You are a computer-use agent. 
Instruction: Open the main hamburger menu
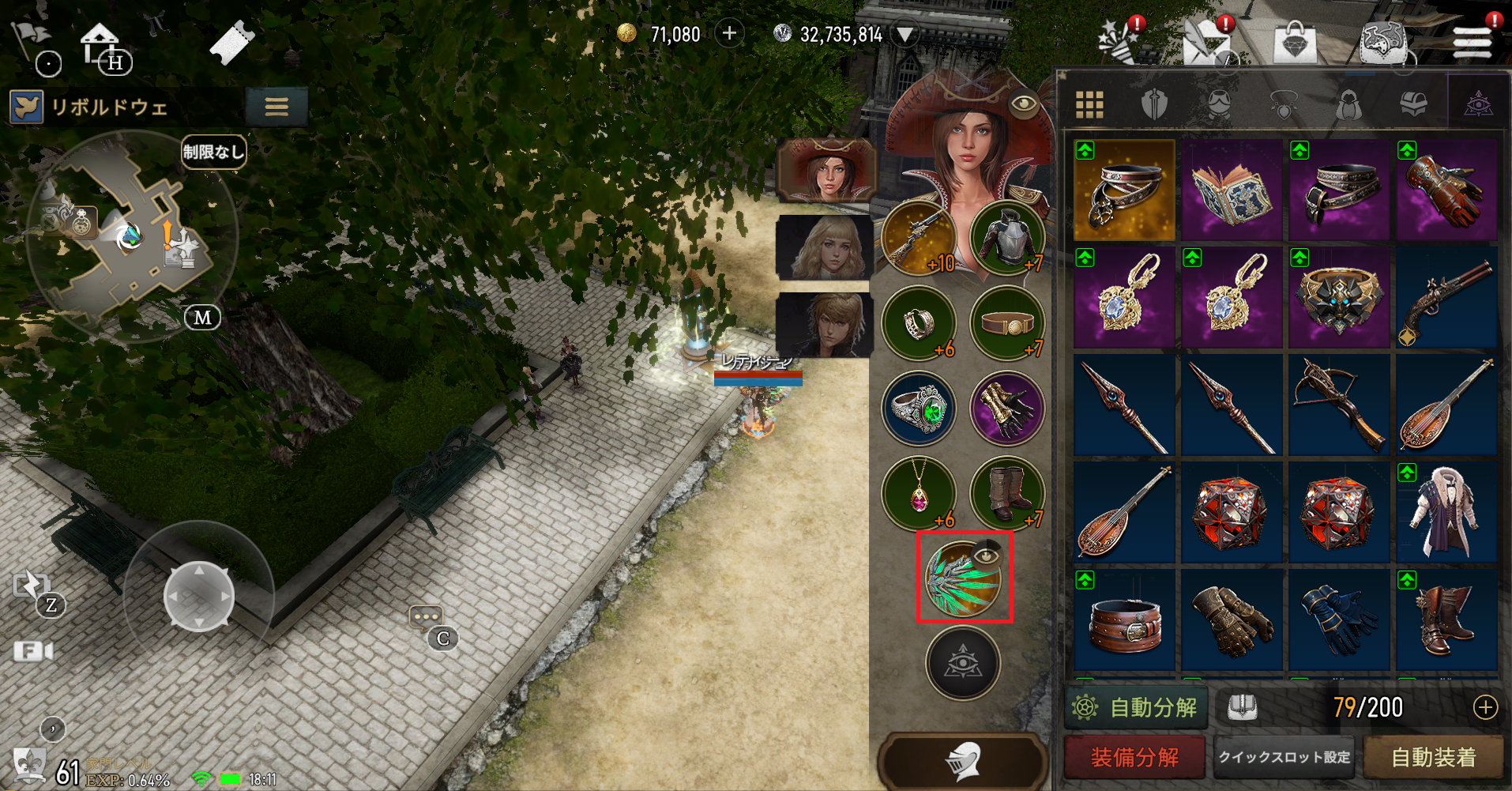tap(1473, 41)
